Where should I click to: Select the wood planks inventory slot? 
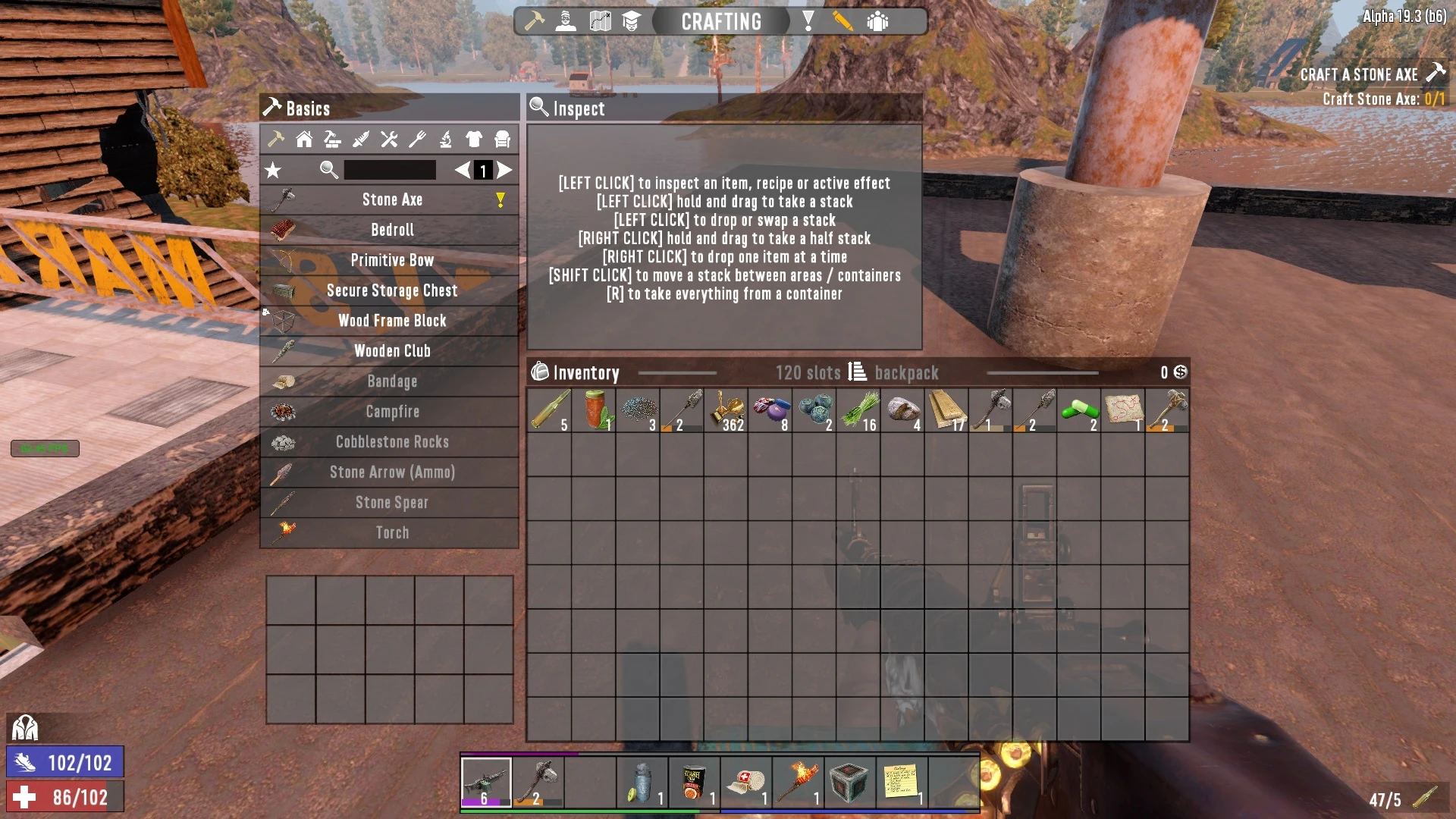[x=946, y=410]
